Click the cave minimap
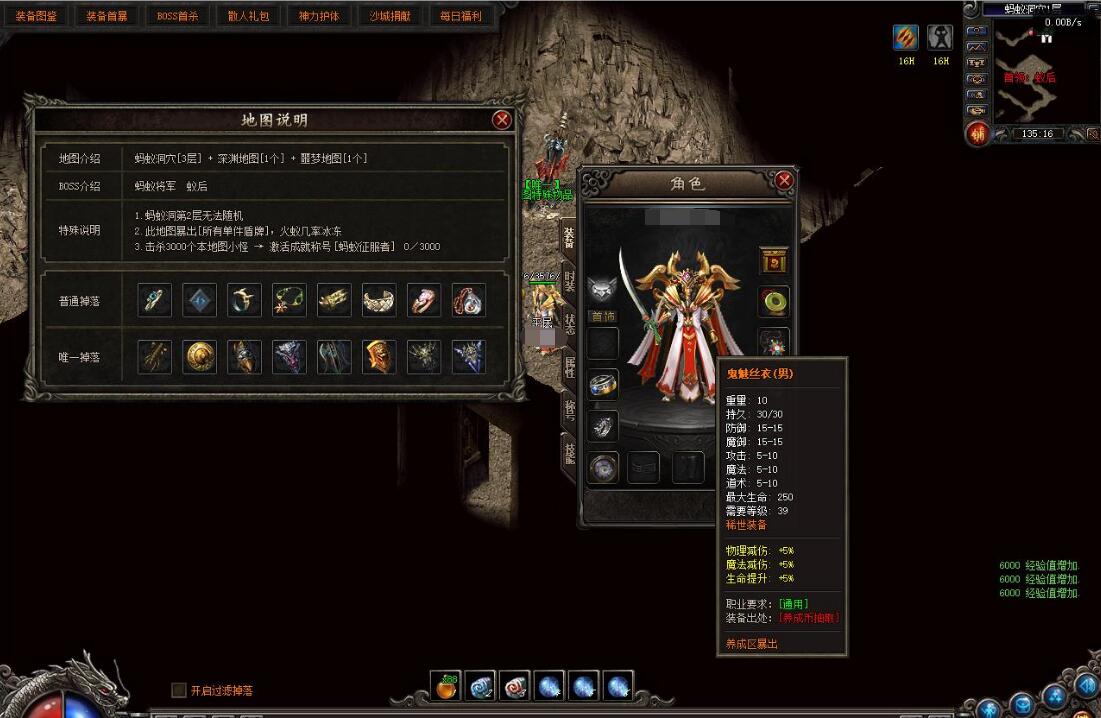Image resolution: width=1101 pixels, height=718 pixels. click(1030, 68)
